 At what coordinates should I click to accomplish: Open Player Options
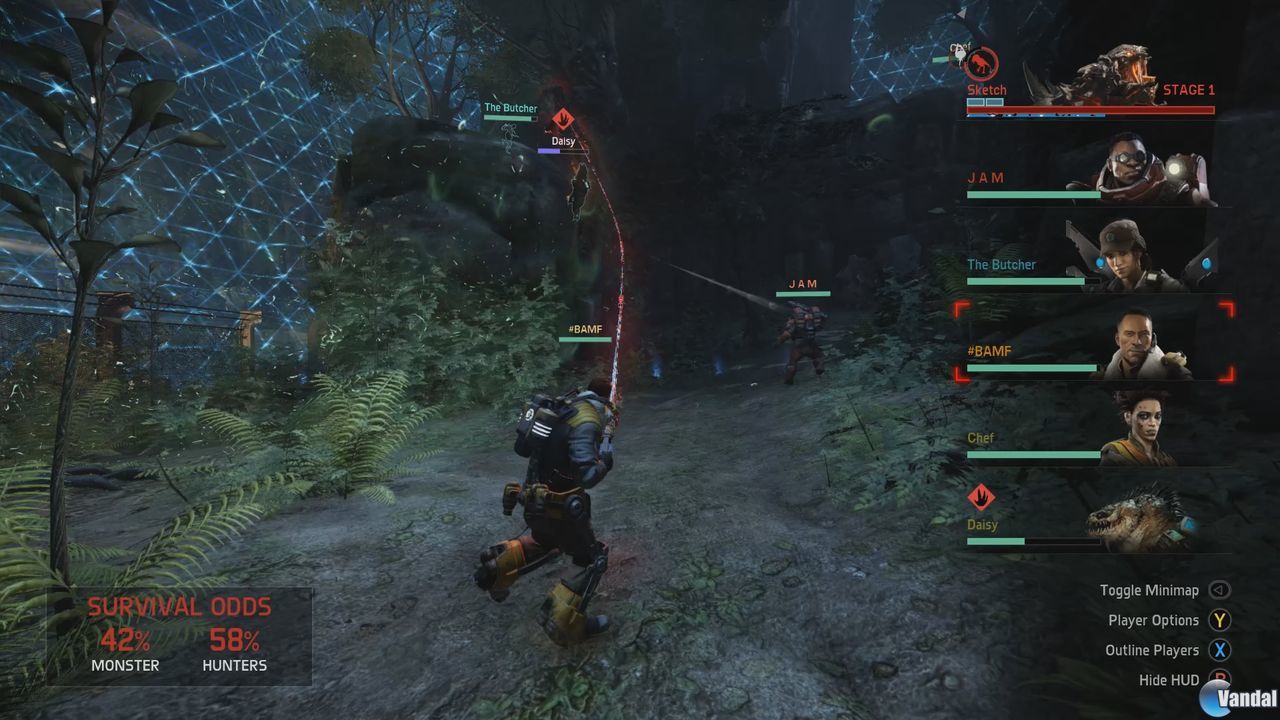tap(1153, 620)
